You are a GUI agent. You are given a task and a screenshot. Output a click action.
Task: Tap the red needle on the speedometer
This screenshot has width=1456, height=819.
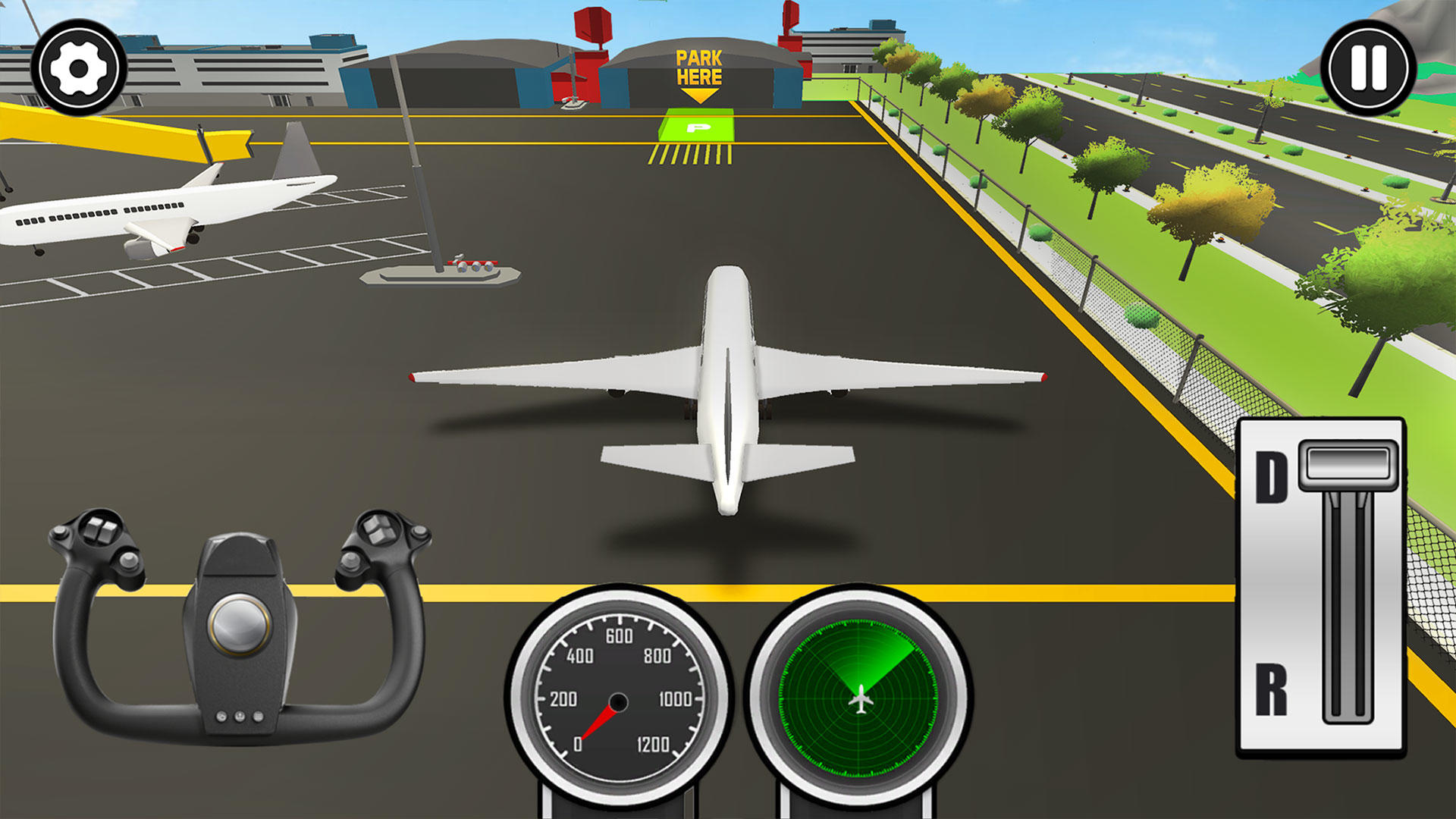coord(599,724)
